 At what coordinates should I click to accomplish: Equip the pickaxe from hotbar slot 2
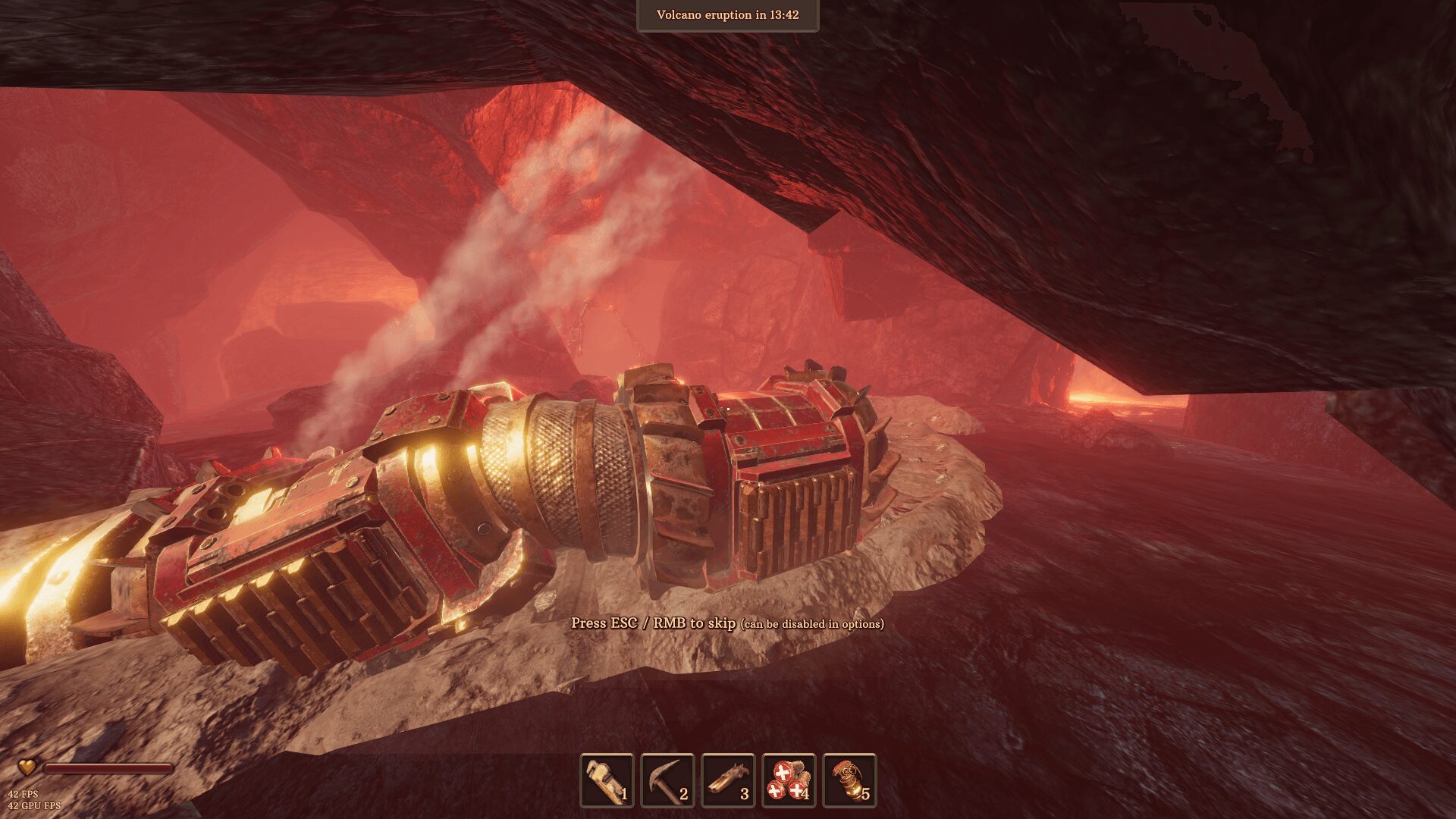pyautogui.click(x=666, y=781)
